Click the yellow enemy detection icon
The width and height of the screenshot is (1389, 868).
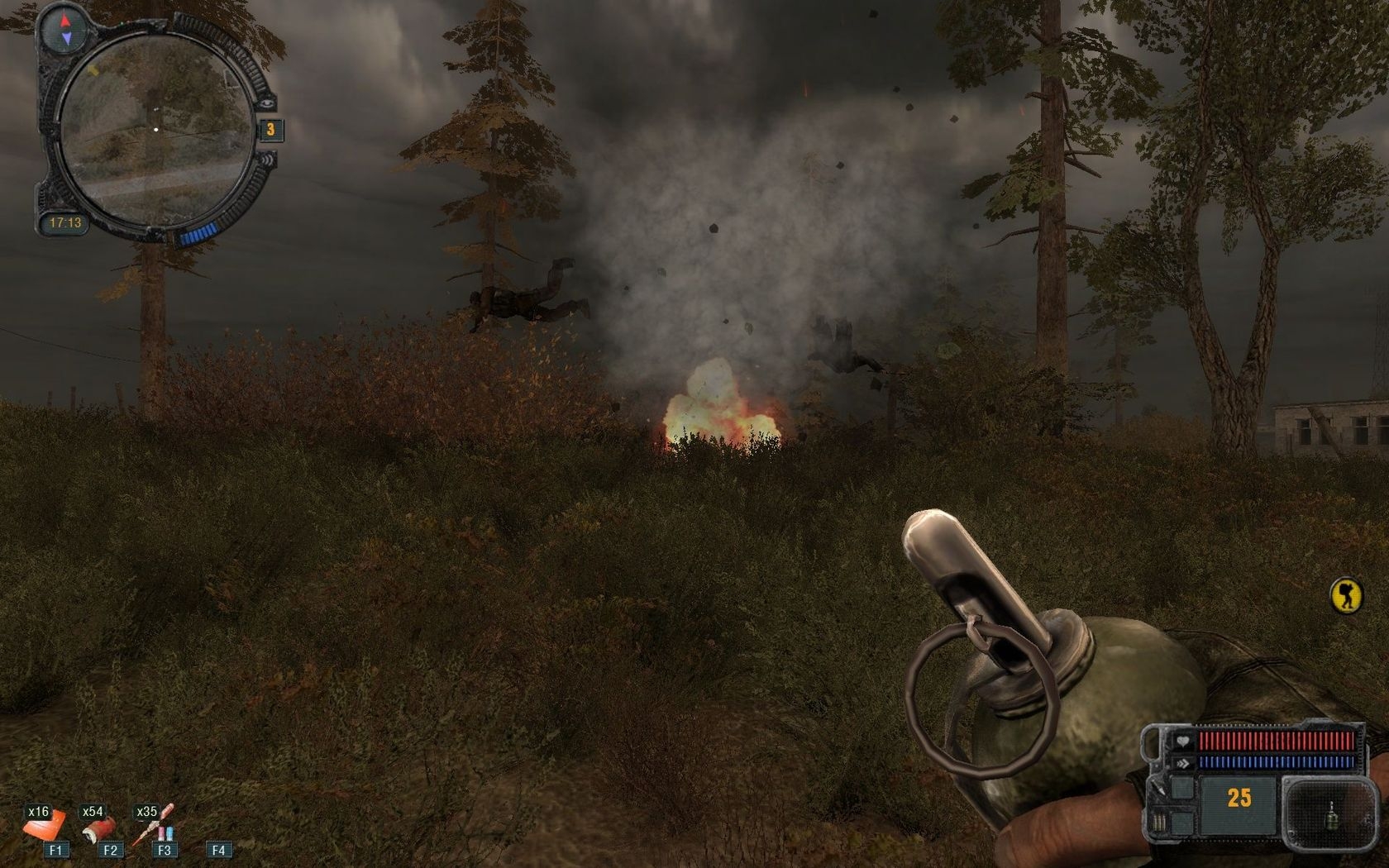click(1346, 595)
